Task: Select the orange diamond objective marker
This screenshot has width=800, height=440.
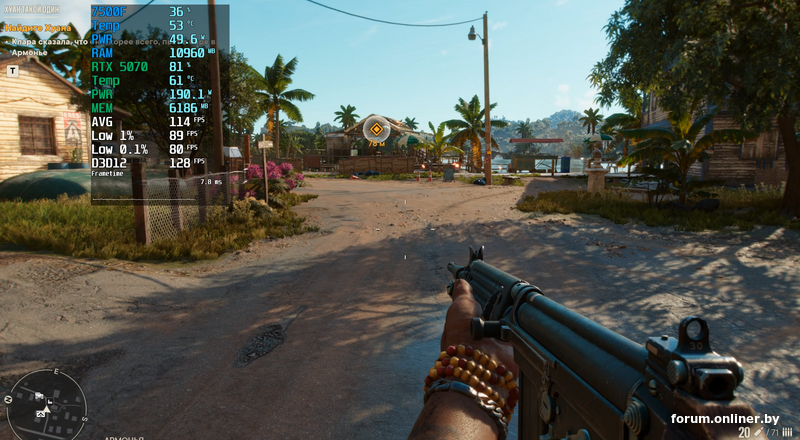Action: (x=376, y=128)
